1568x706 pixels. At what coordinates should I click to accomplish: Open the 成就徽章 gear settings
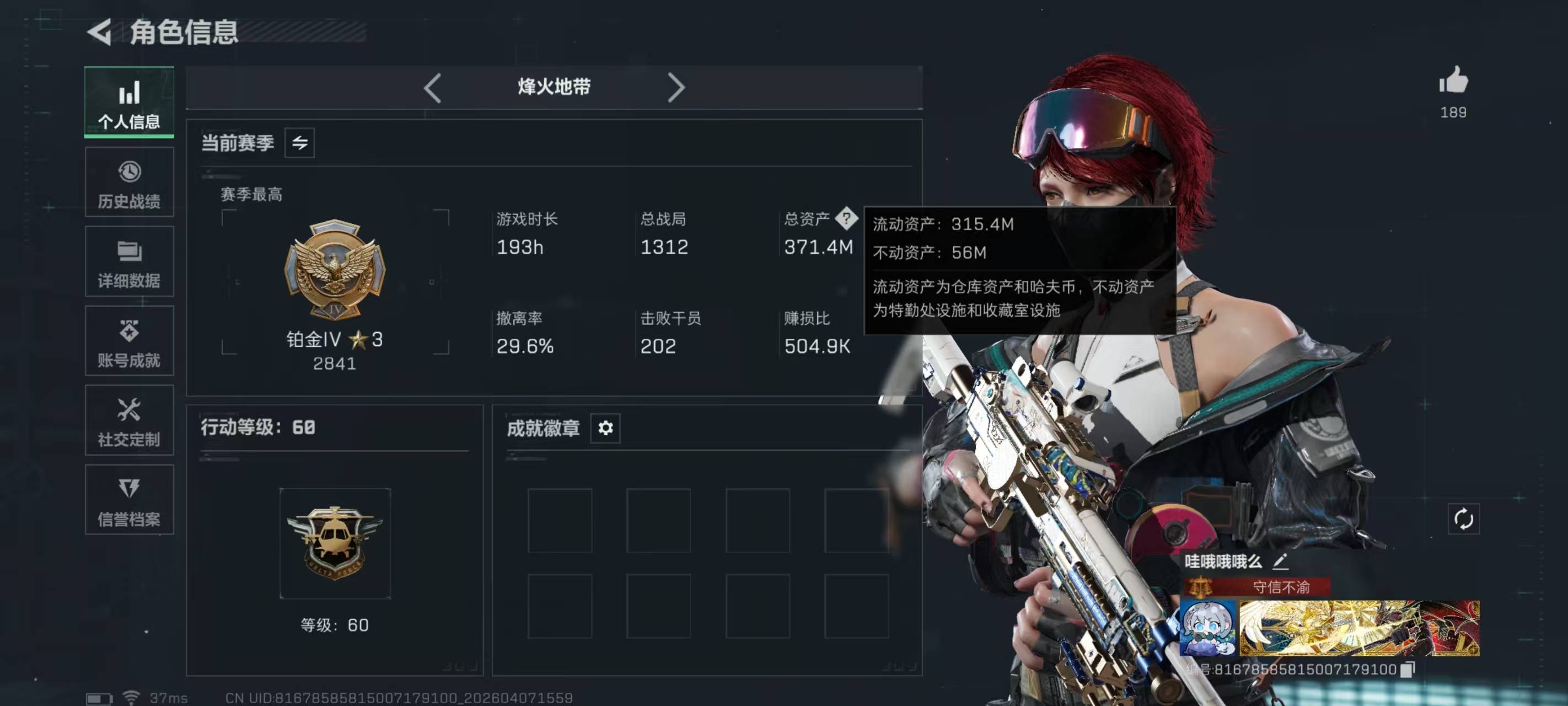coord(605,427)
